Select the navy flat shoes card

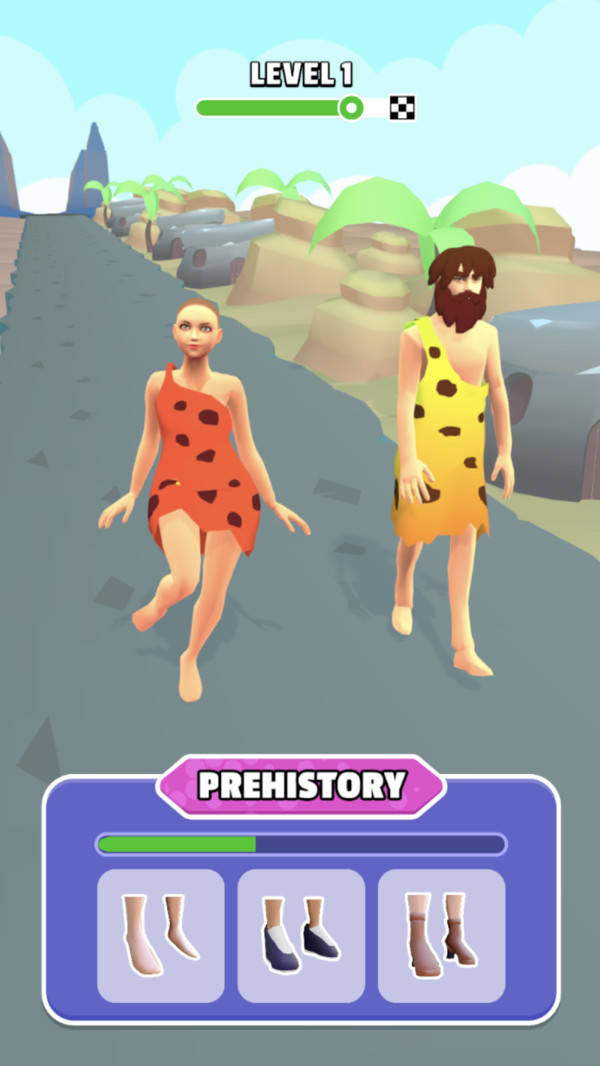pyautogui.click(x=301, y=935)
